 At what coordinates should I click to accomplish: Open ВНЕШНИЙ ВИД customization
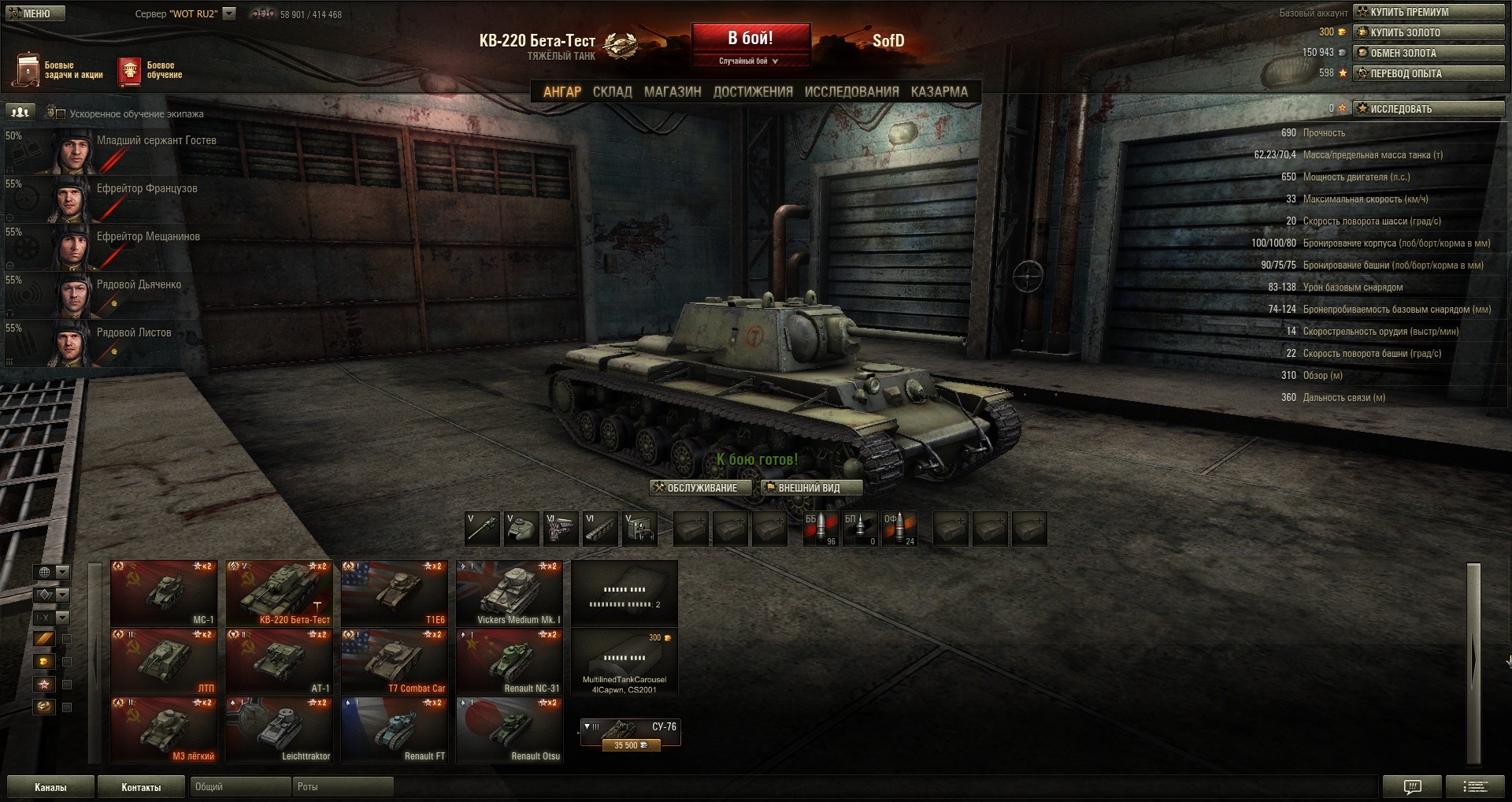811,488
